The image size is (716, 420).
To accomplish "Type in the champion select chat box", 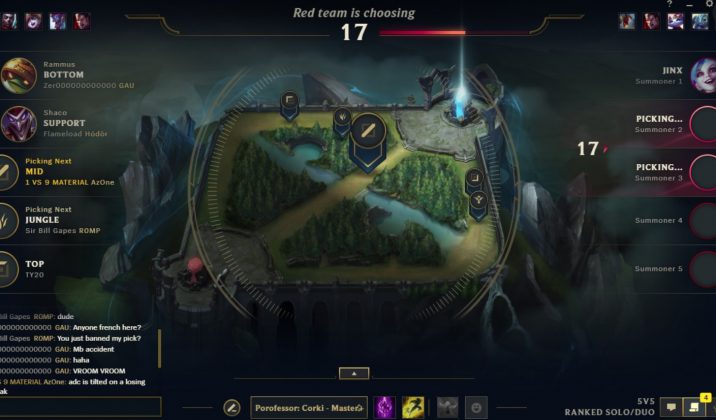I will click(x=80, y=406).
